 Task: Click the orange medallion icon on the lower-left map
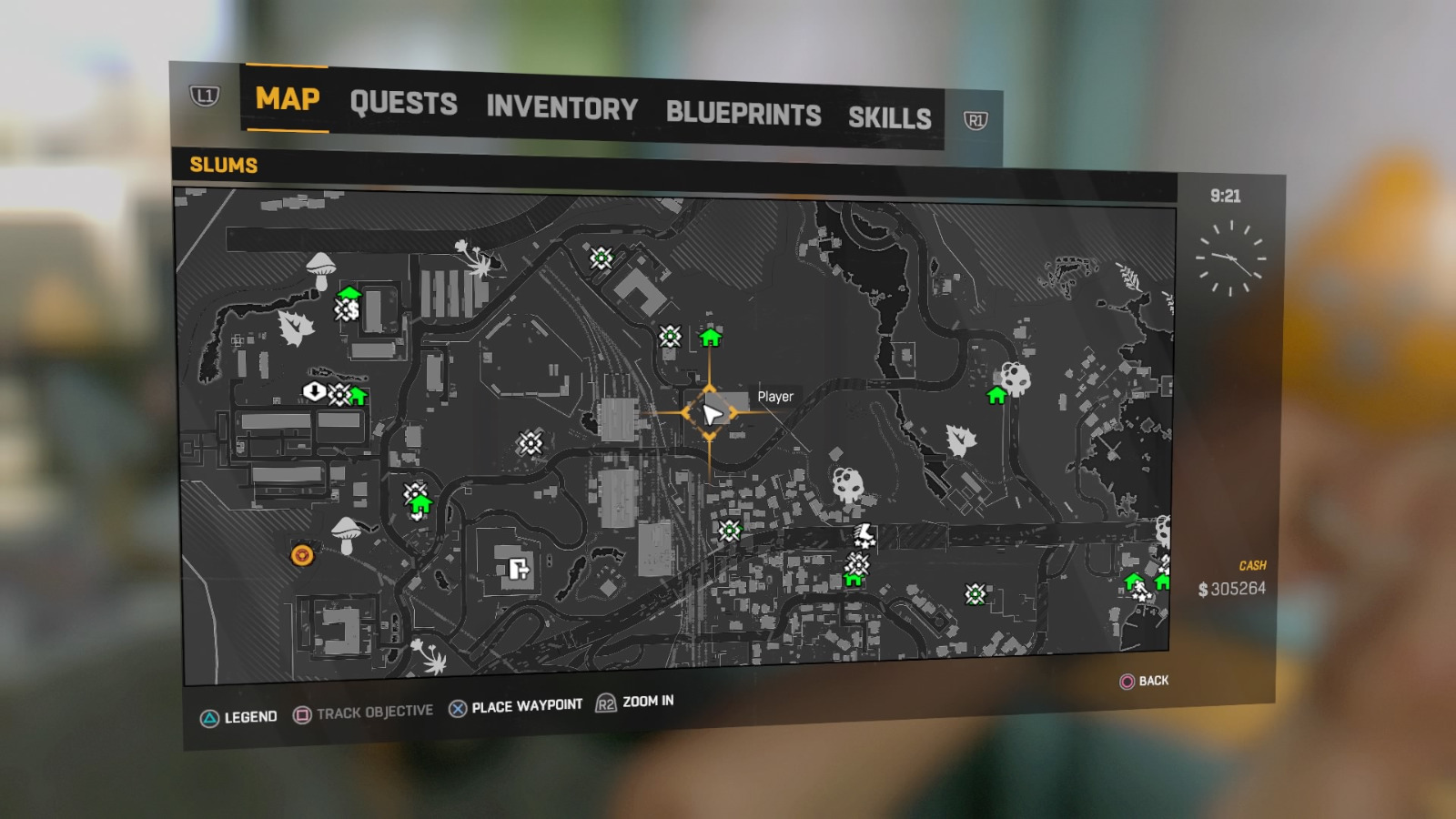[300, 553]
